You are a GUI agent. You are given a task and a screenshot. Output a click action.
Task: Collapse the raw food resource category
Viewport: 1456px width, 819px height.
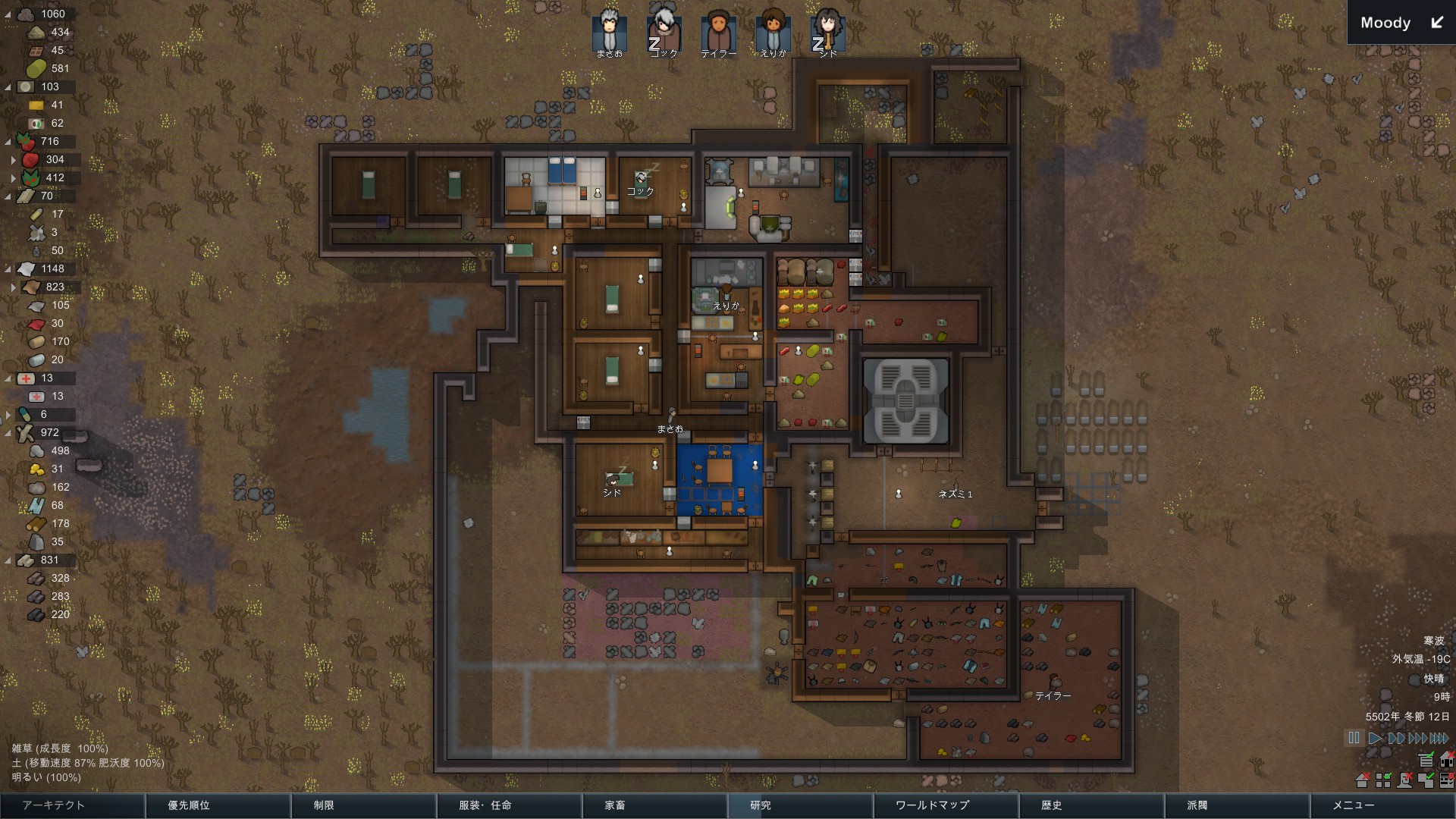(x=8, y=141)
